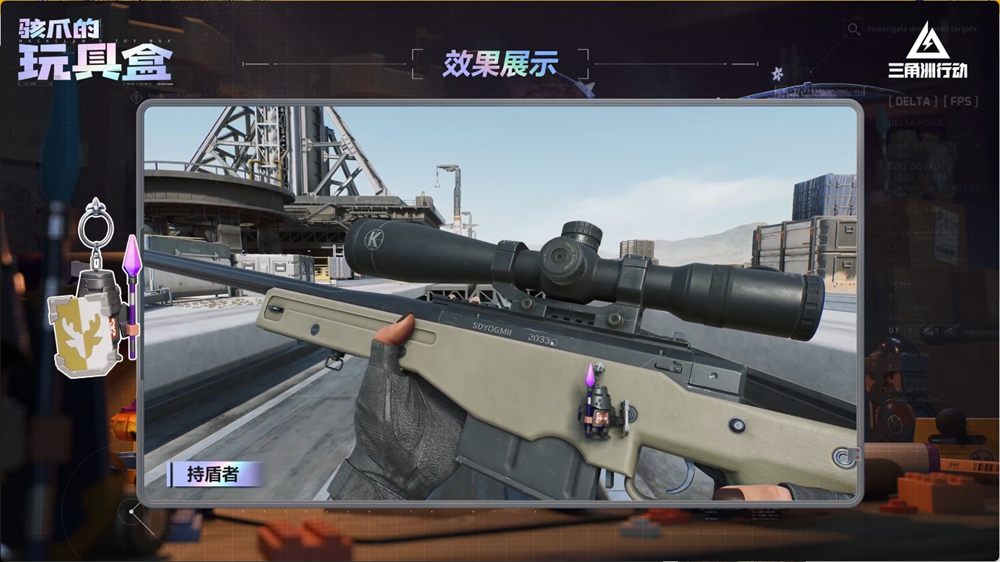Click the 持盾者 name label
This screenshot has width=1000, height=562.
213,475
